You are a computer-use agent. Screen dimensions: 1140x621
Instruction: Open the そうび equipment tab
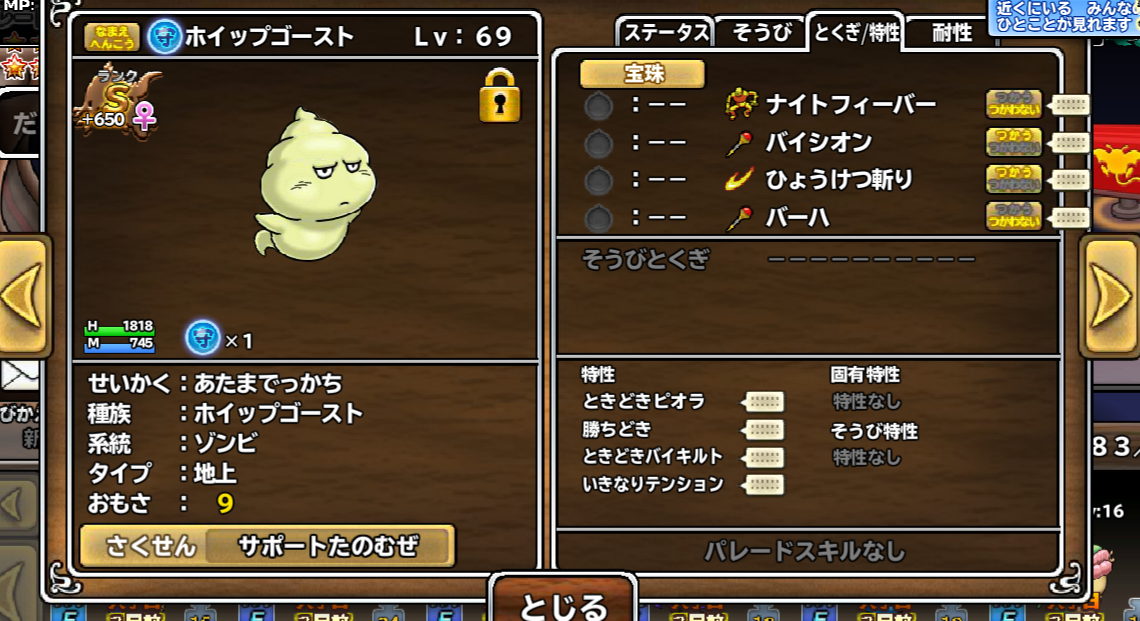tap(761, 32)
